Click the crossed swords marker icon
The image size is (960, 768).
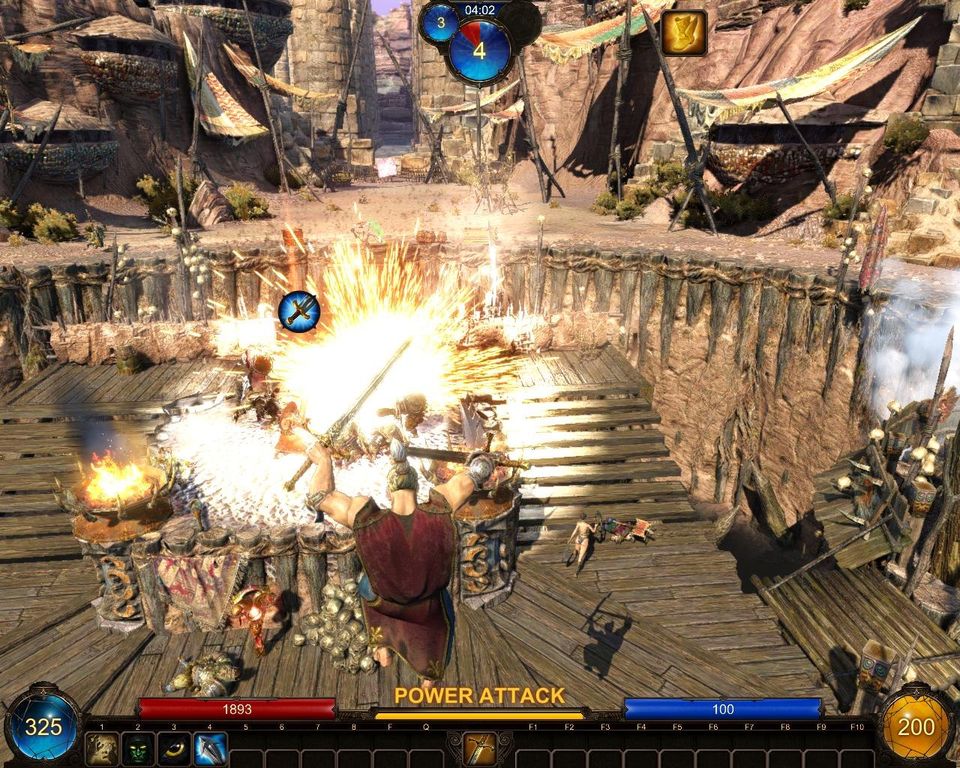(299, 312)
